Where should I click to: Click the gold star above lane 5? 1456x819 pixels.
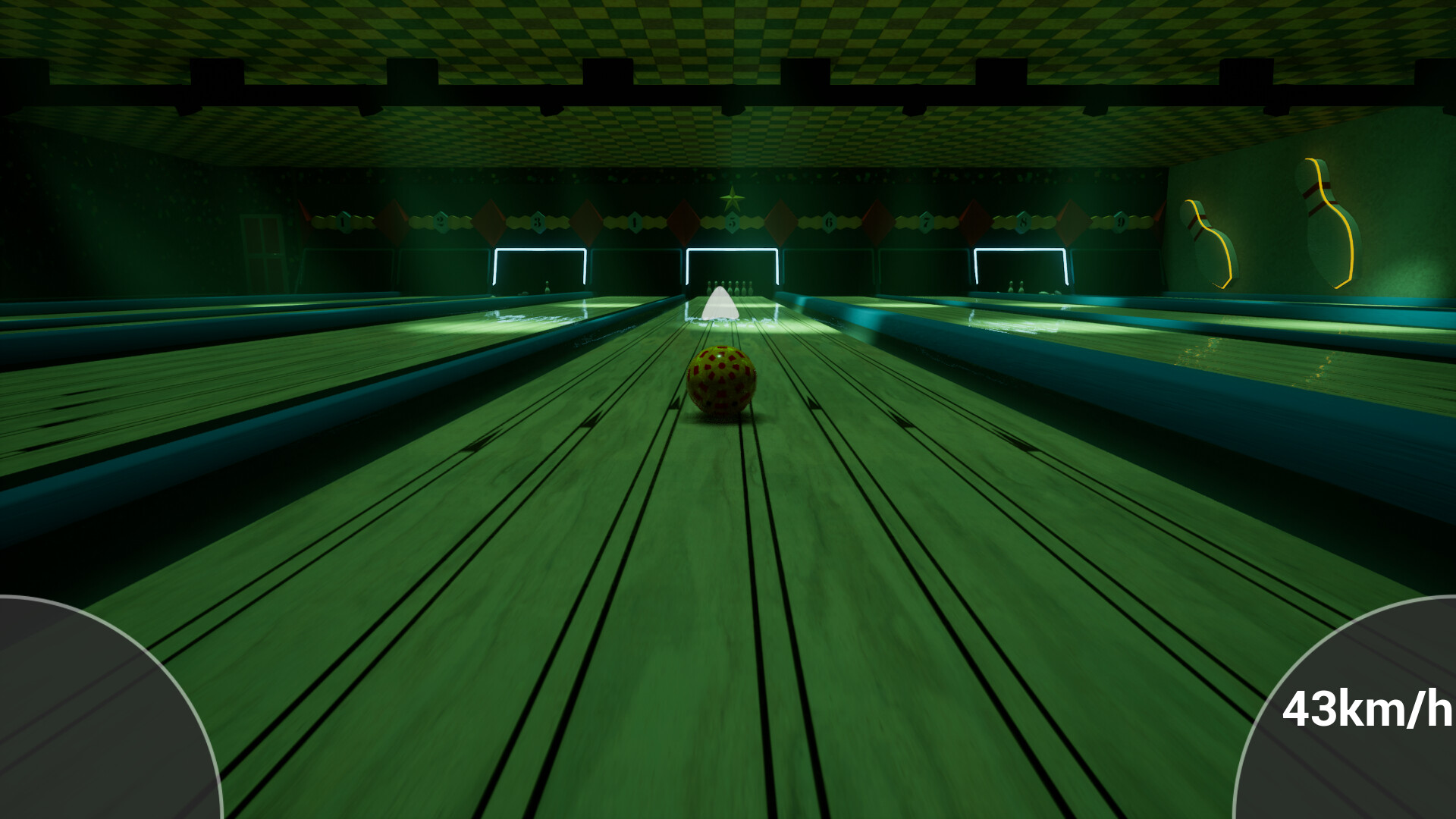[x=731, y=199]
